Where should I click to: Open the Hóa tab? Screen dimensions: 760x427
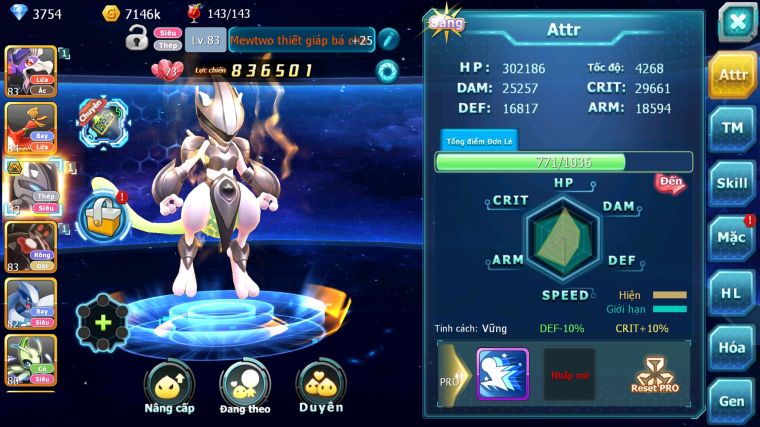point(732,348)
